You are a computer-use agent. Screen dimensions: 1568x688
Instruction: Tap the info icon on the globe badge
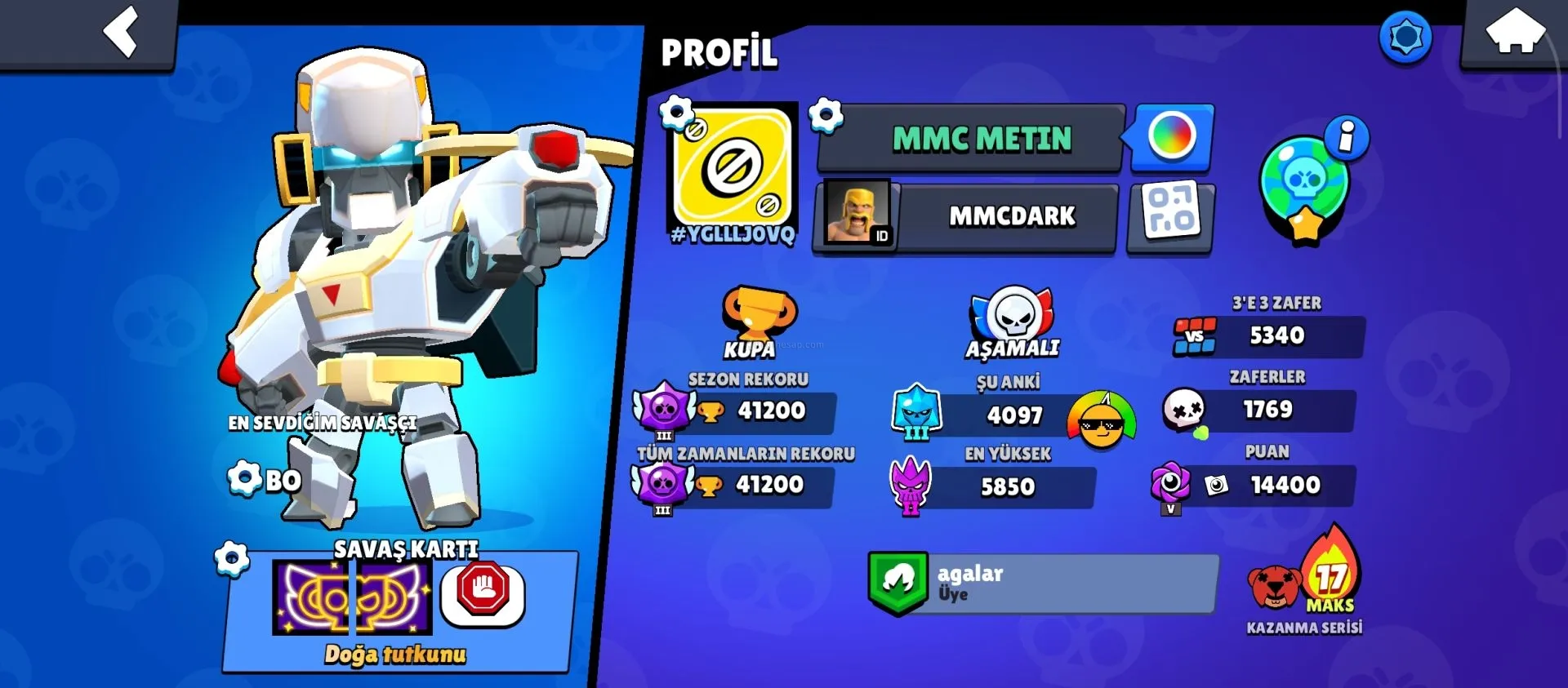tap(1347, 136)
